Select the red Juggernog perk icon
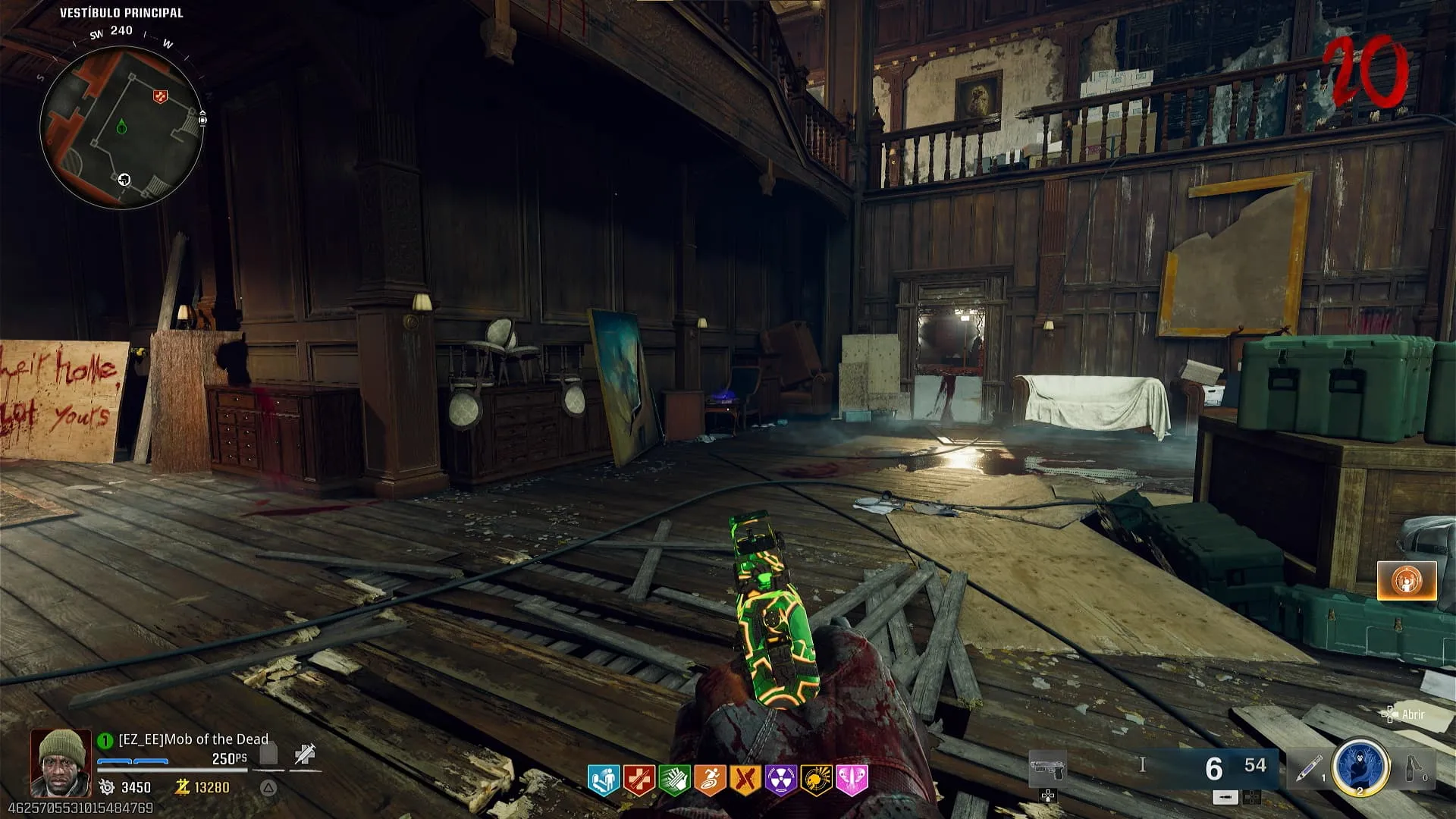The image size is (1456, 819). 639,780
